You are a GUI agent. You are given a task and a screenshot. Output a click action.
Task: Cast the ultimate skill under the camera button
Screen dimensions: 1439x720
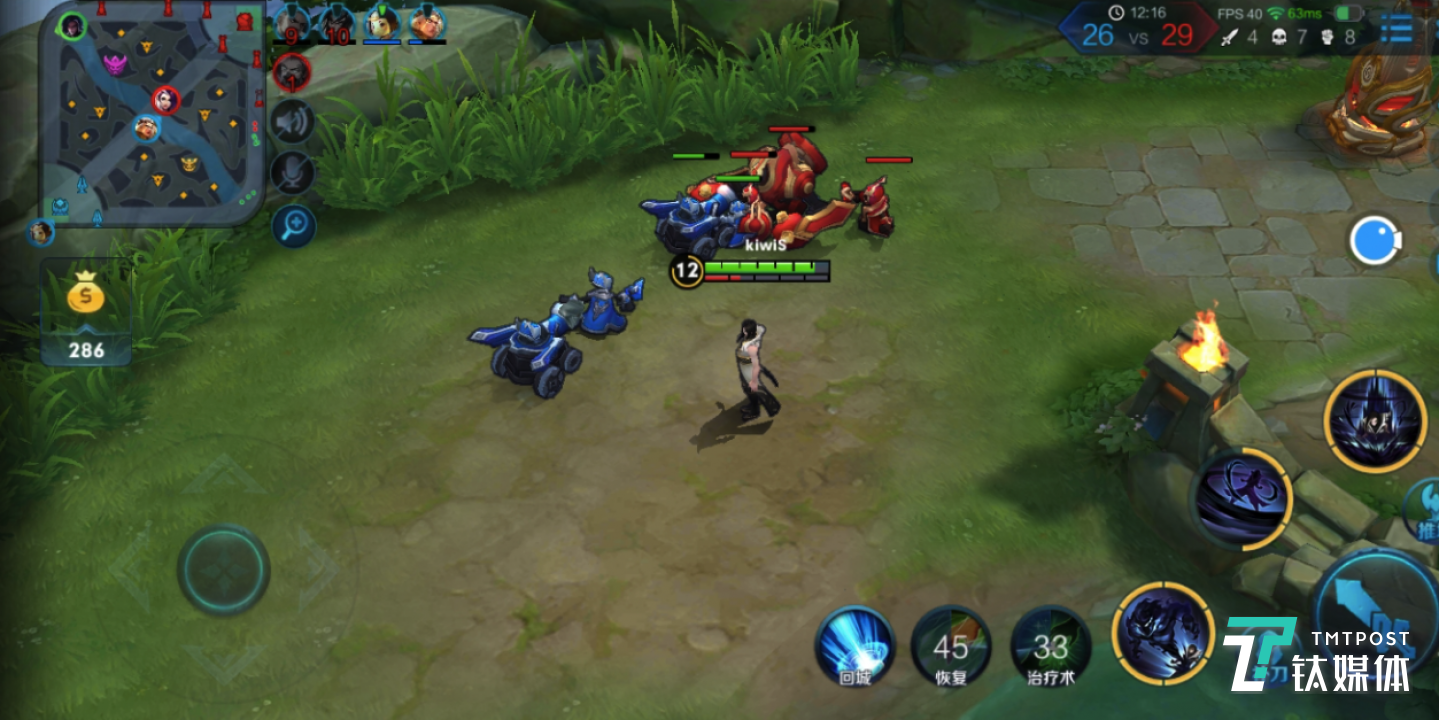pyautogui.click(x=1374, y=420)
